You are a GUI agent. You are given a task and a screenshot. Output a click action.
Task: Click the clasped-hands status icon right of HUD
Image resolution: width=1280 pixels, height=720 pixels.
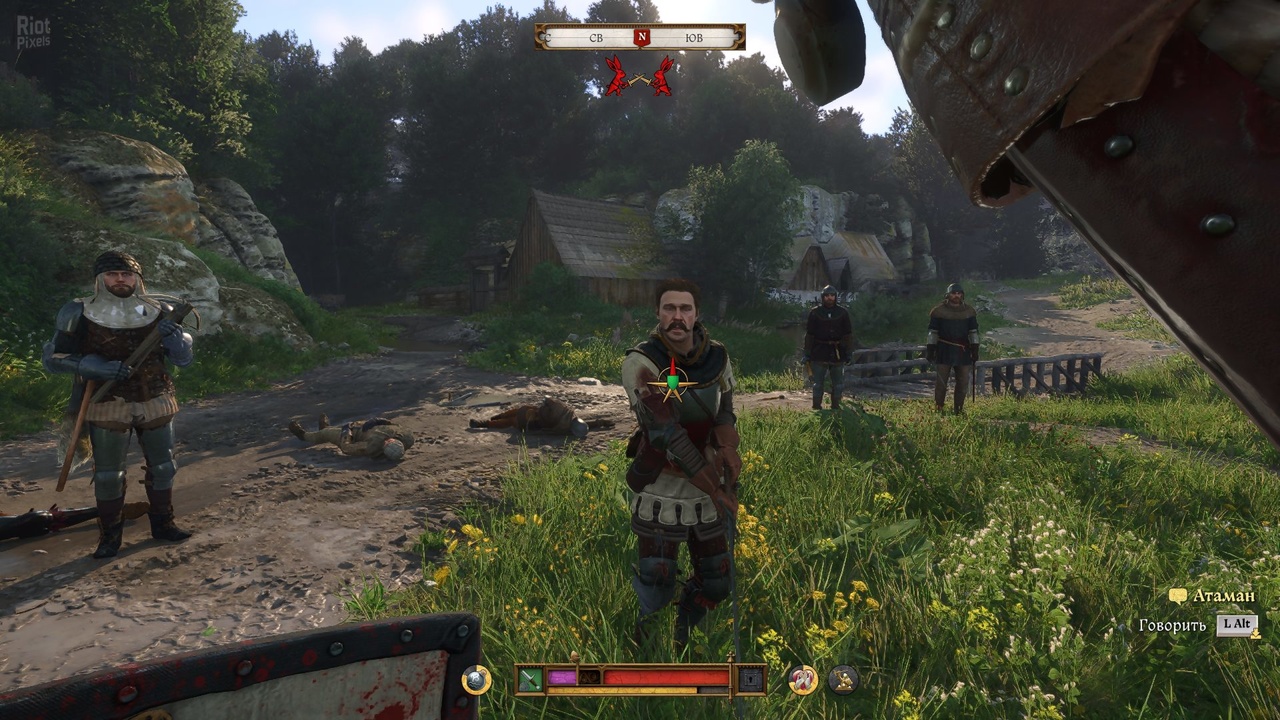(x=803, y=679)
